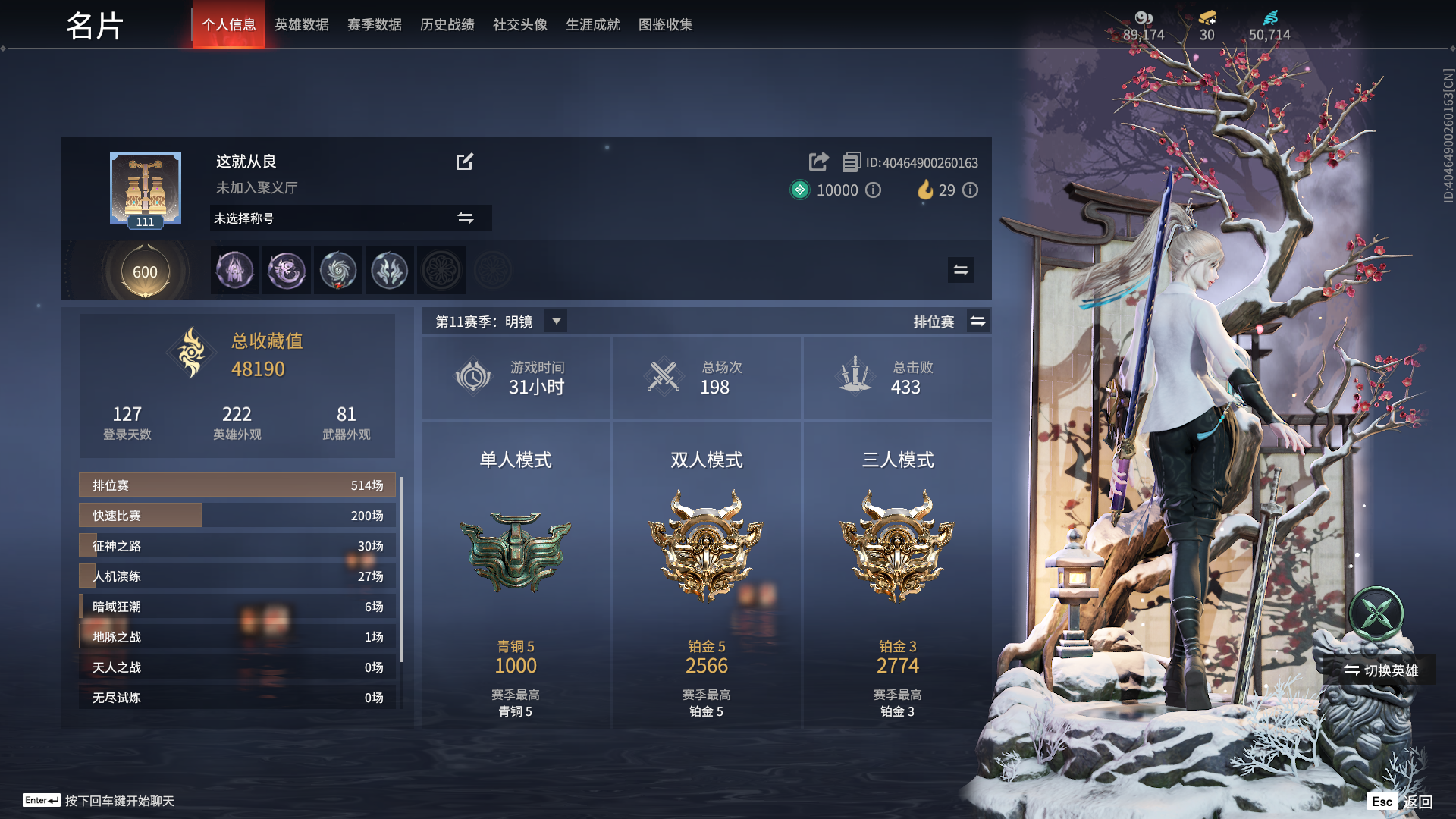
Task: Select the 快速比赛 row in mode list
Action: point(237,516)
